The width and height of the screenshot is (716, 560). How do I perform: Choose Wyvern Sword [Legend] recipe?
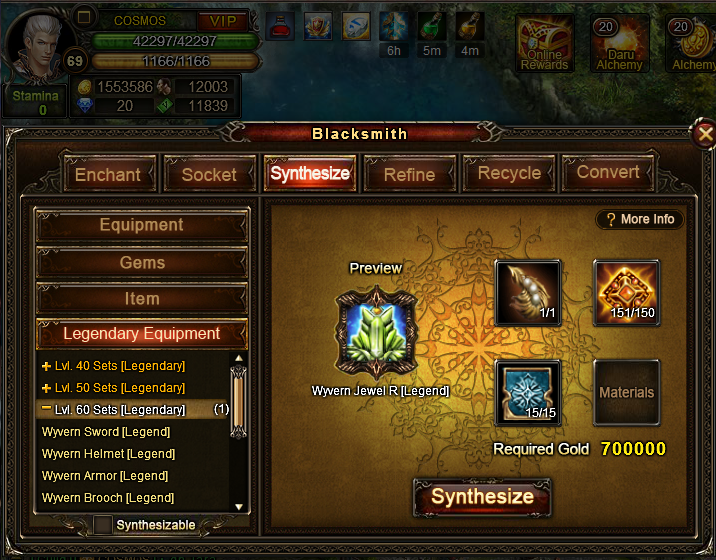click(106, 432)
